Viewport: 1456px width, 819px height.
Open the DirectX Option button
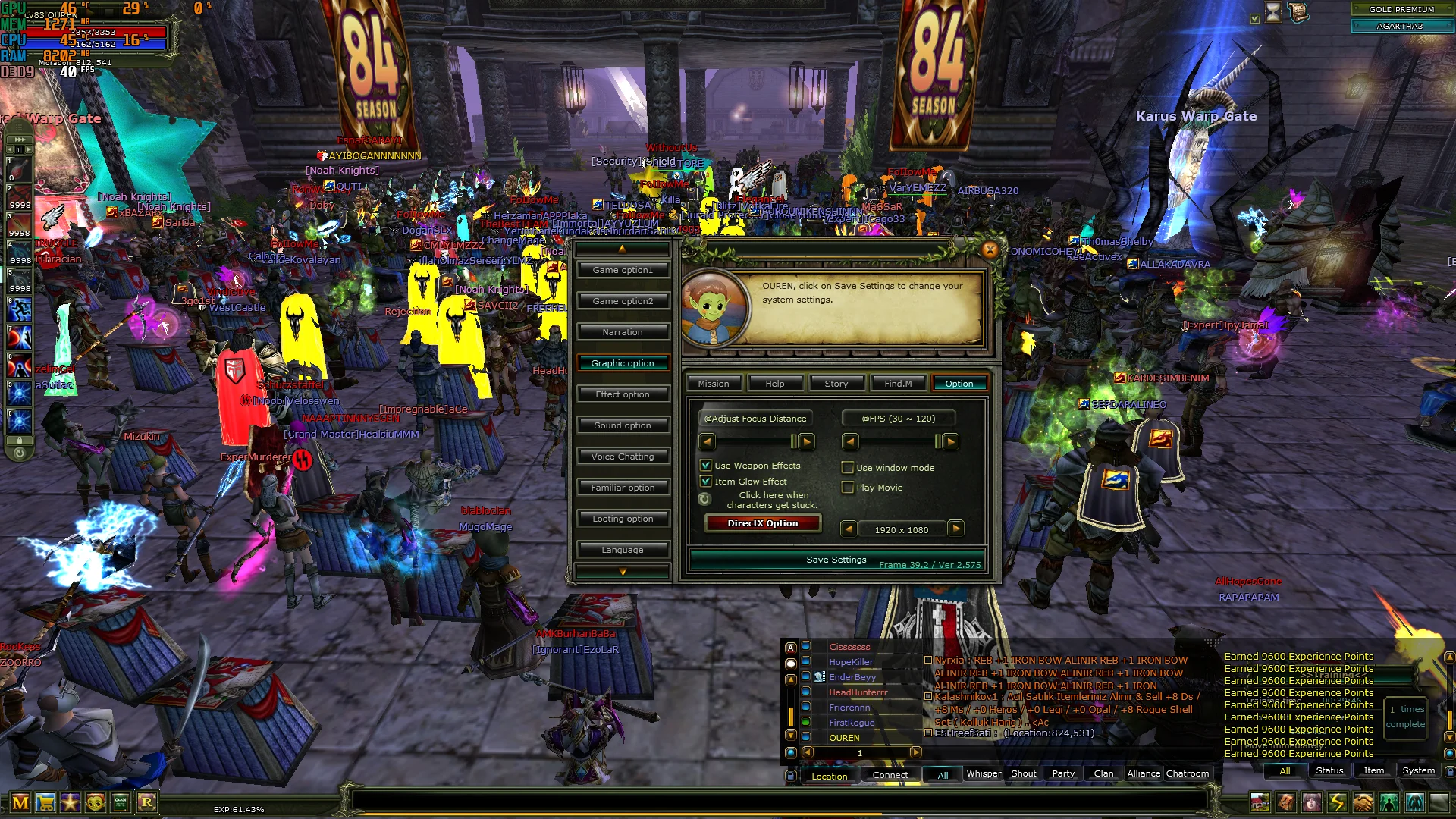762,523
